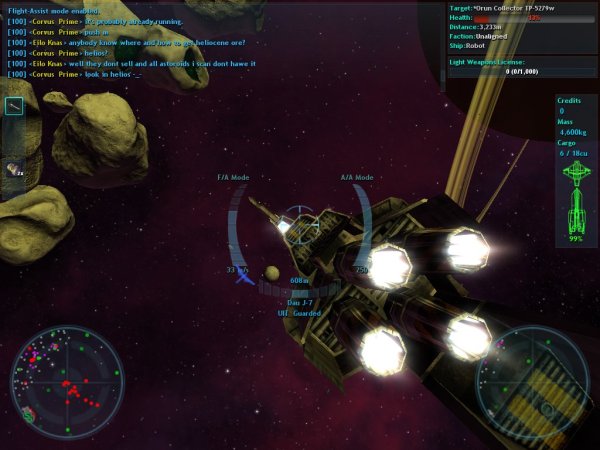Toggle the F/A Mode indicator
The height and width of the screenshot is (450, 600).
(233, 177)
